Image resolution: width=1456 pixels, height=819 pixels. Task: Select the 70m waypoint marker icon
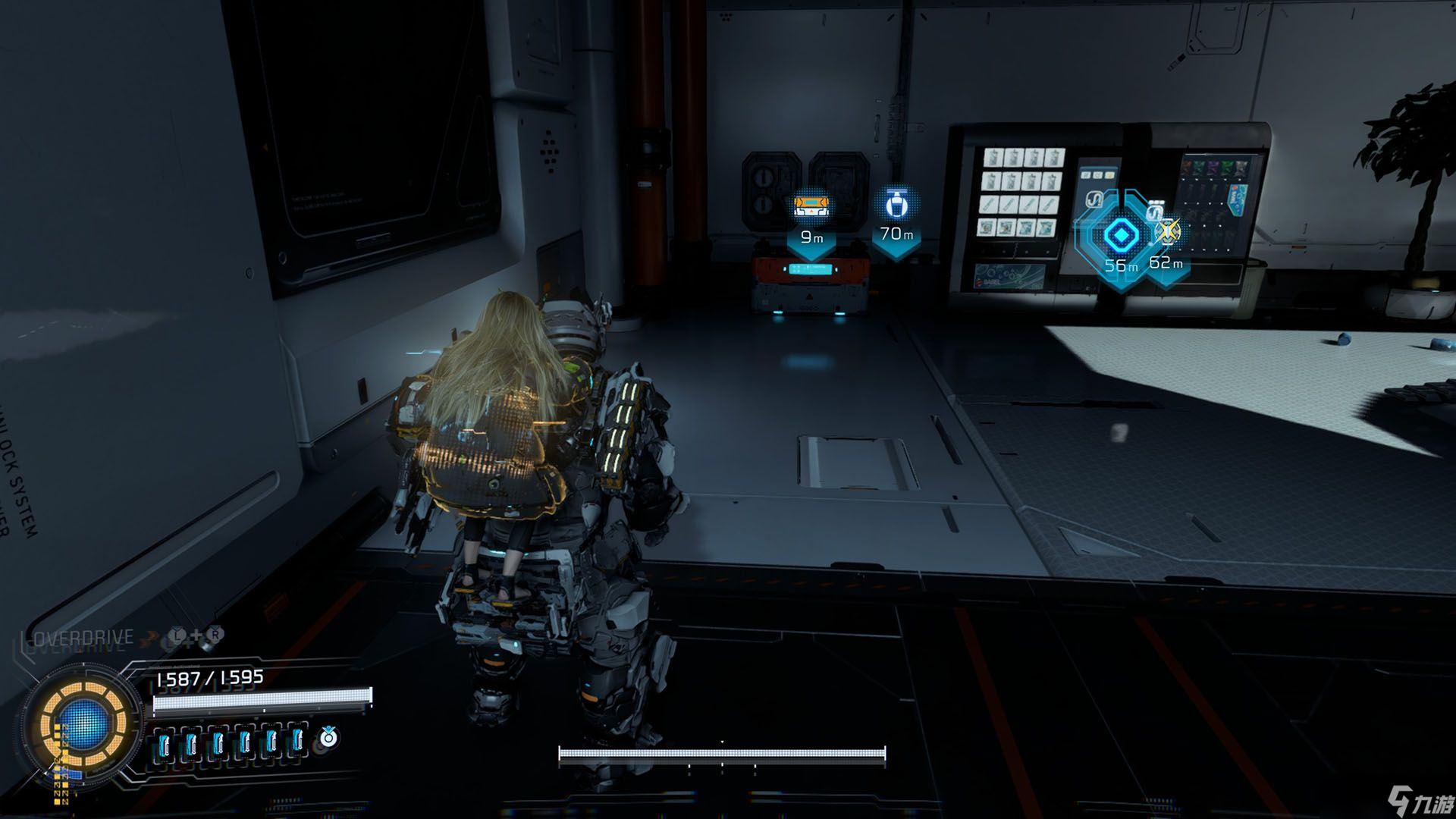click(x=896, y=203)
